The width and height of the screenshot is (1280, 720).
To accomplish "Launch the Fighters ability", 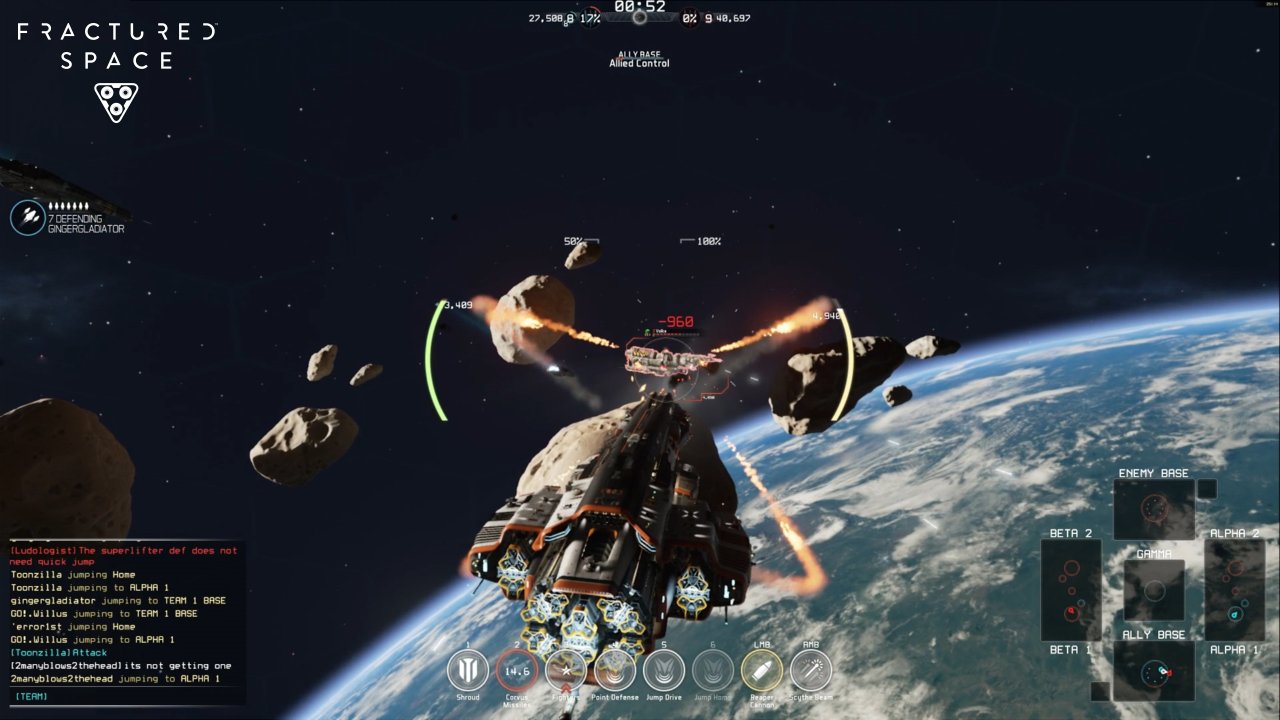I will [566, 670].
